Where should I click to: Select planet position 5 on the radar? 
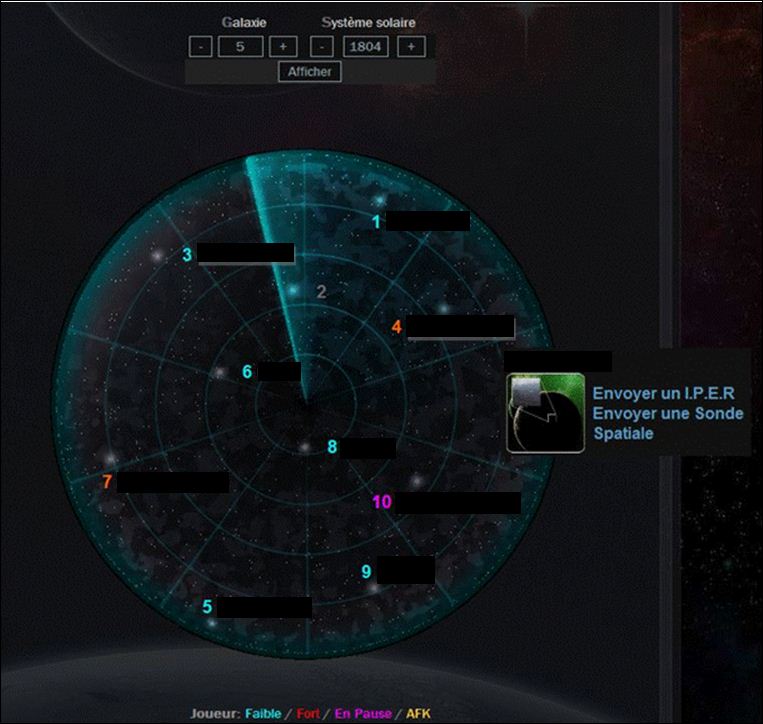point(207,606)
